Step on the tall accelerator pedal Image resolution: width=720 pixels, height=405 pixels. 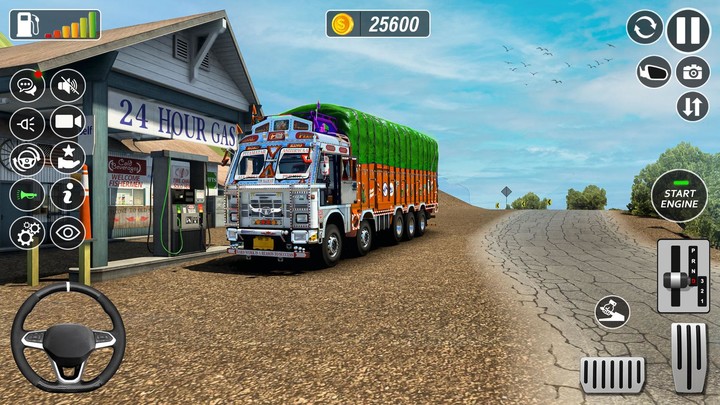[688, 357]
